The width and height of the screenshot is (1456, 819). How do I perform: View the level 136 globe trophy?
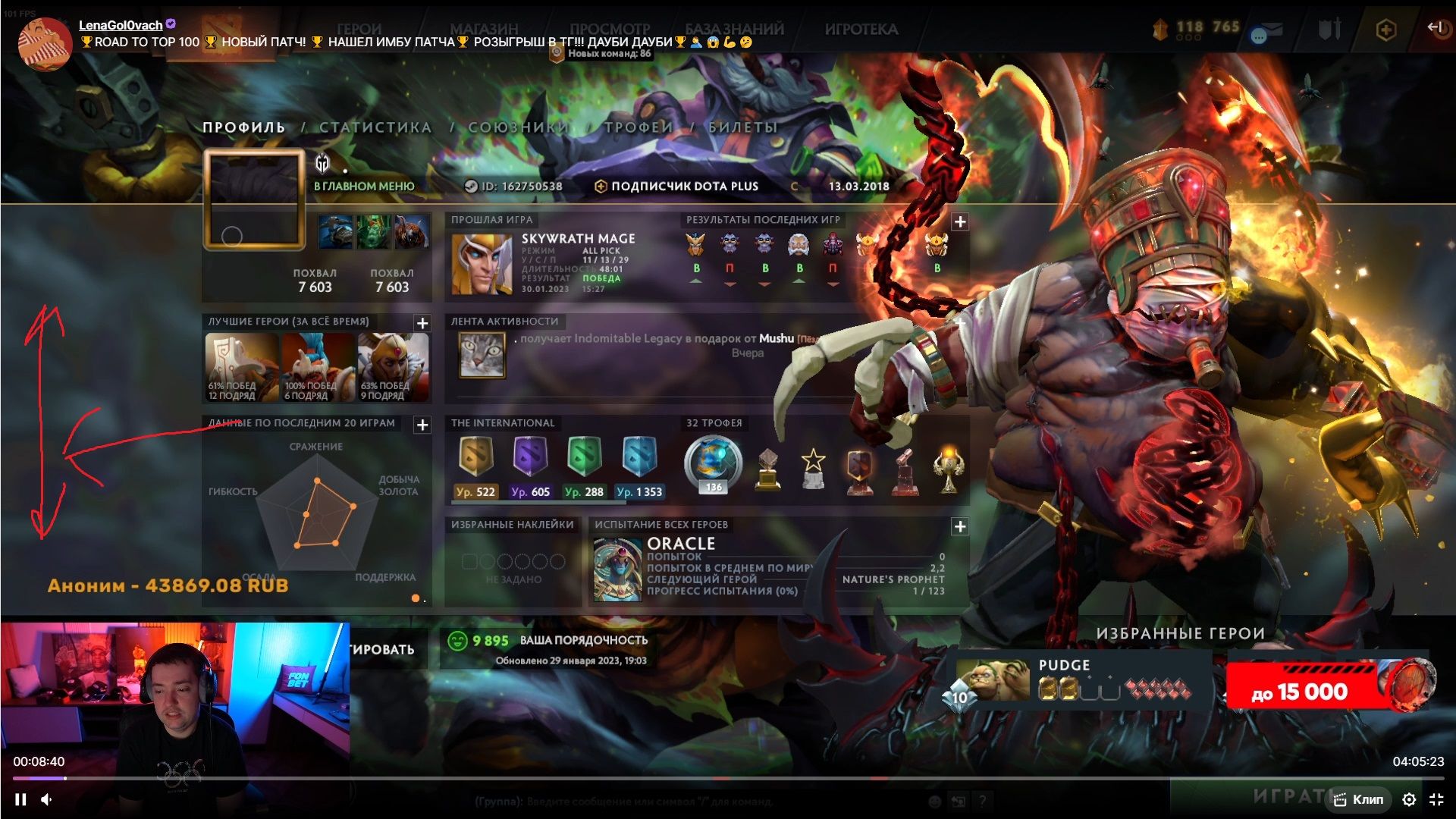pos(713,463)
